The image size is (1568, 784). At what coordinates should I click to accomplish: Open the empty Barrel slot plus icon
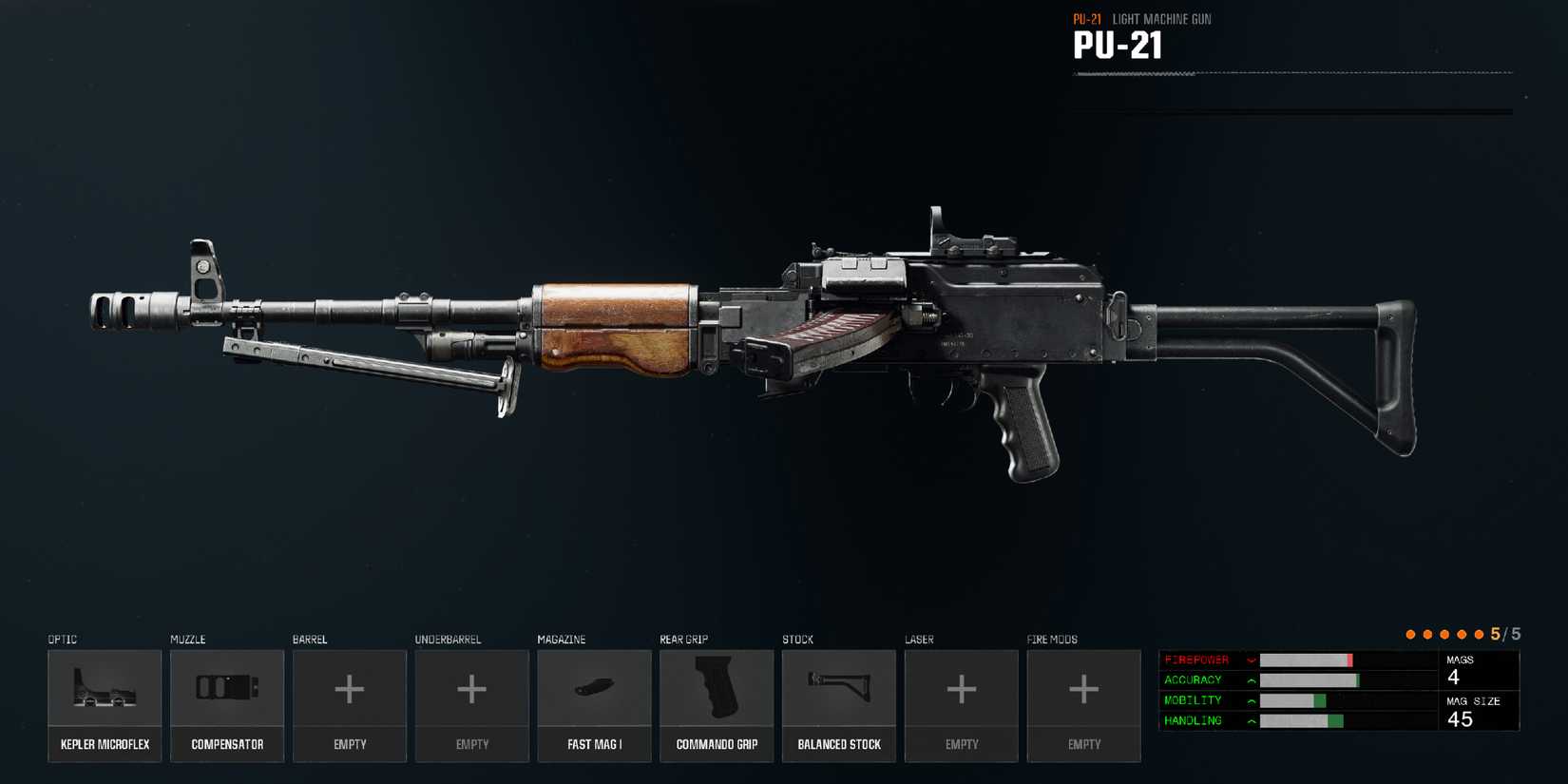pos(350,689)
